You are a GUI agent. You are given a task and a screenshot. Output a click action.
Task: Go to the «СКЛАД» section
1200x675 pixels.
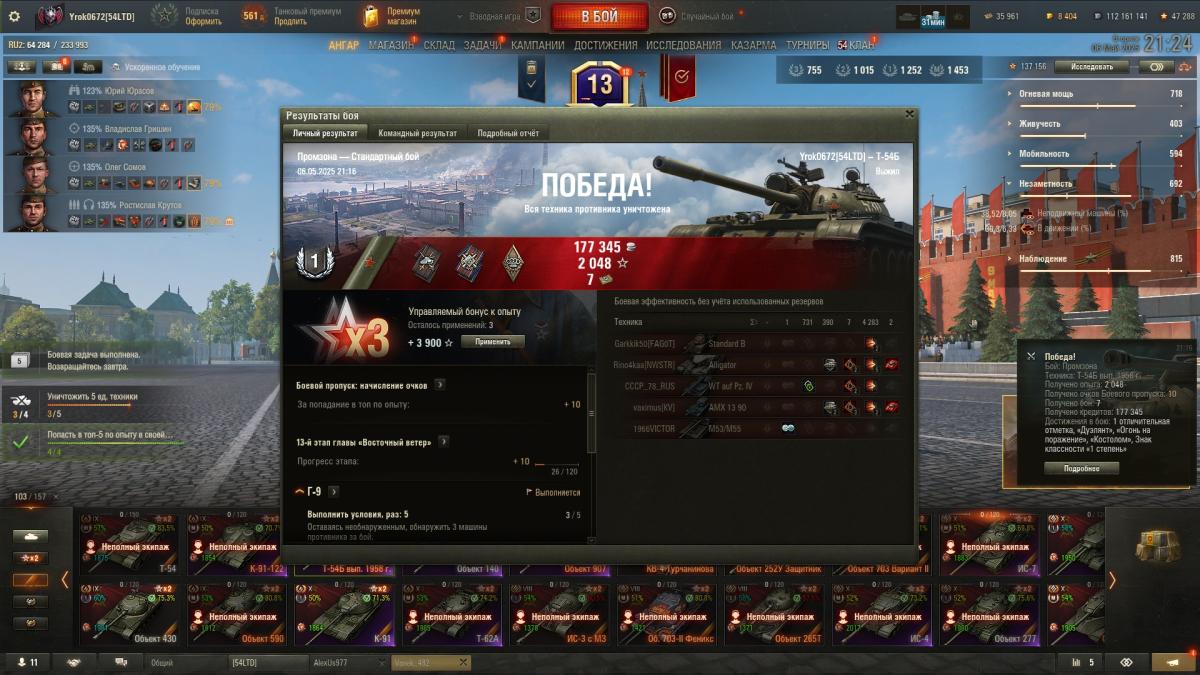(439, 45)
